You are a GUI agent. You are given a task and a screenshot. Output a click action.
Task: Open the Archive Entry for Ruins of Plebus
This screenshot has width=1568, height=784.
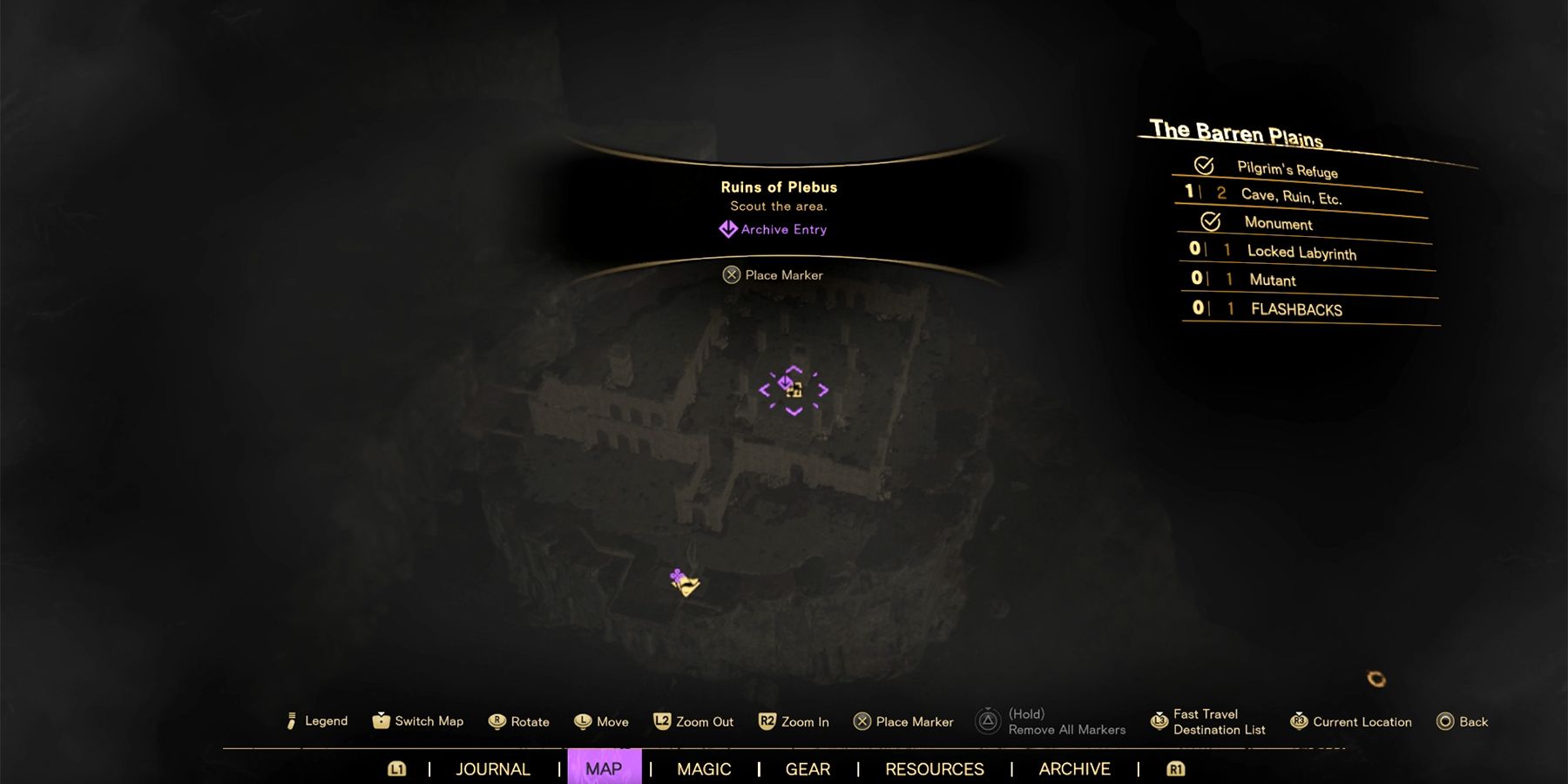point(774,228)
